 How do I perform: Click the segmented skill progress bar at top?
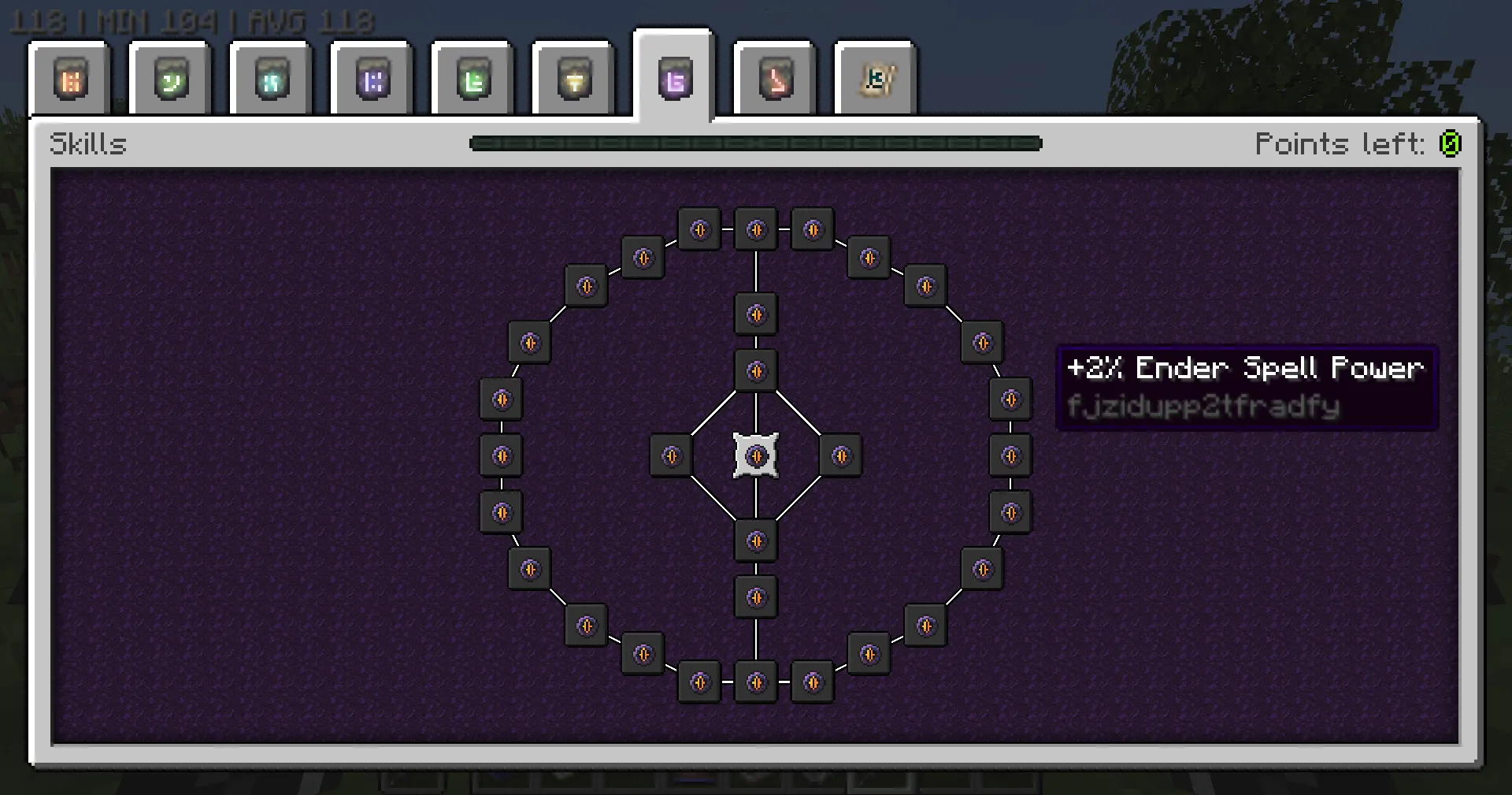pos(754,143)
